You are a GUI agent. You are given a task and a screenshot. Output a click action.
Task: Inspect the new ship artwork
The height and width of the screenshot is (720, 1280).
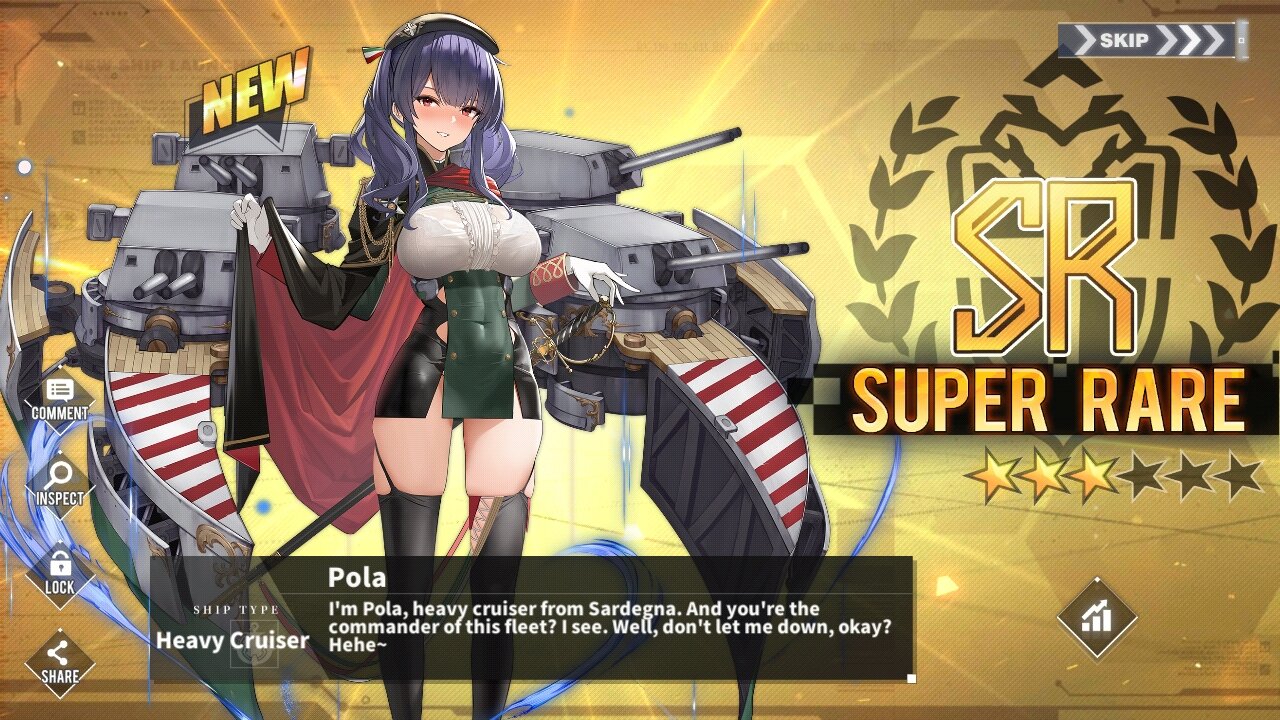tap(59, 482)
